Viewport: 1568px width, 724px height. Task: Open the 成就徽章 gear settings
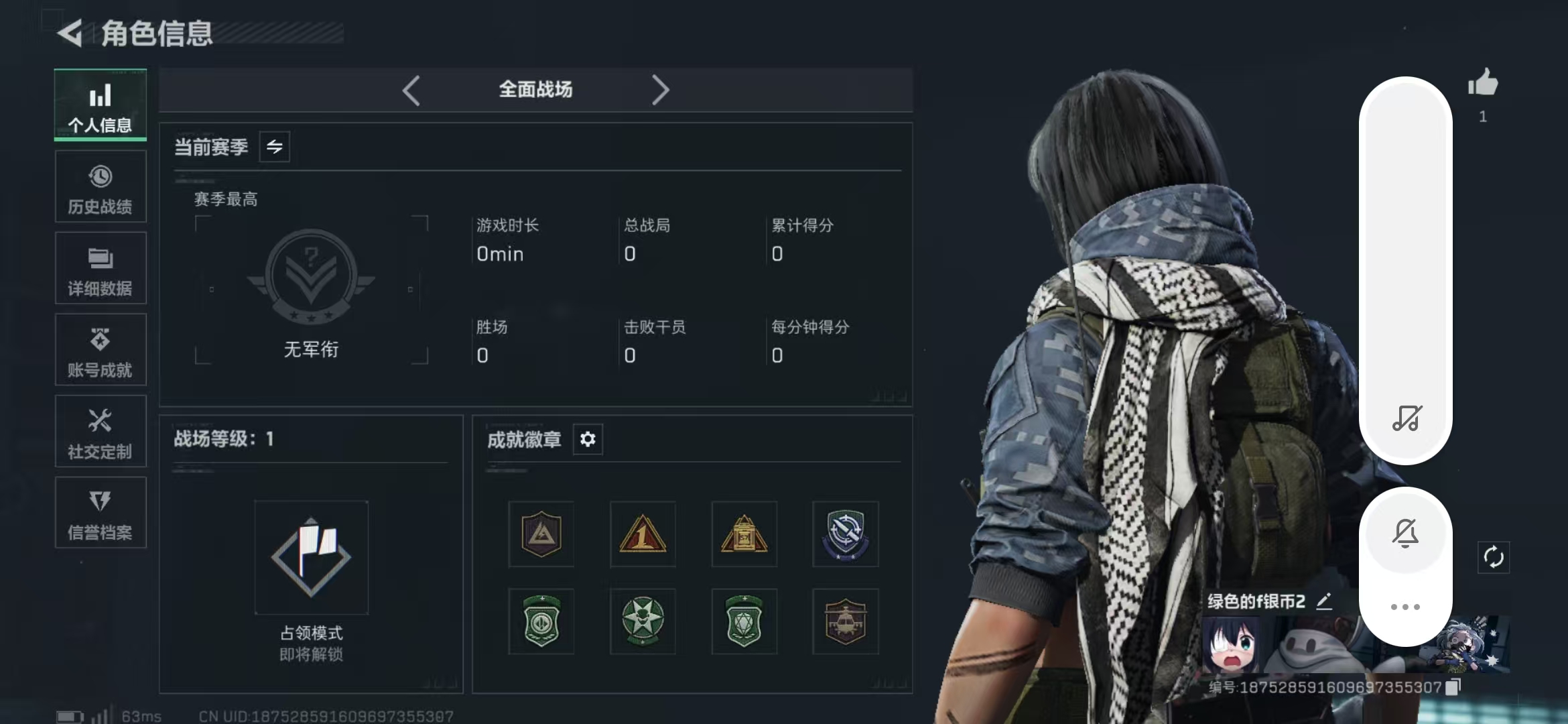coord(588,439)
